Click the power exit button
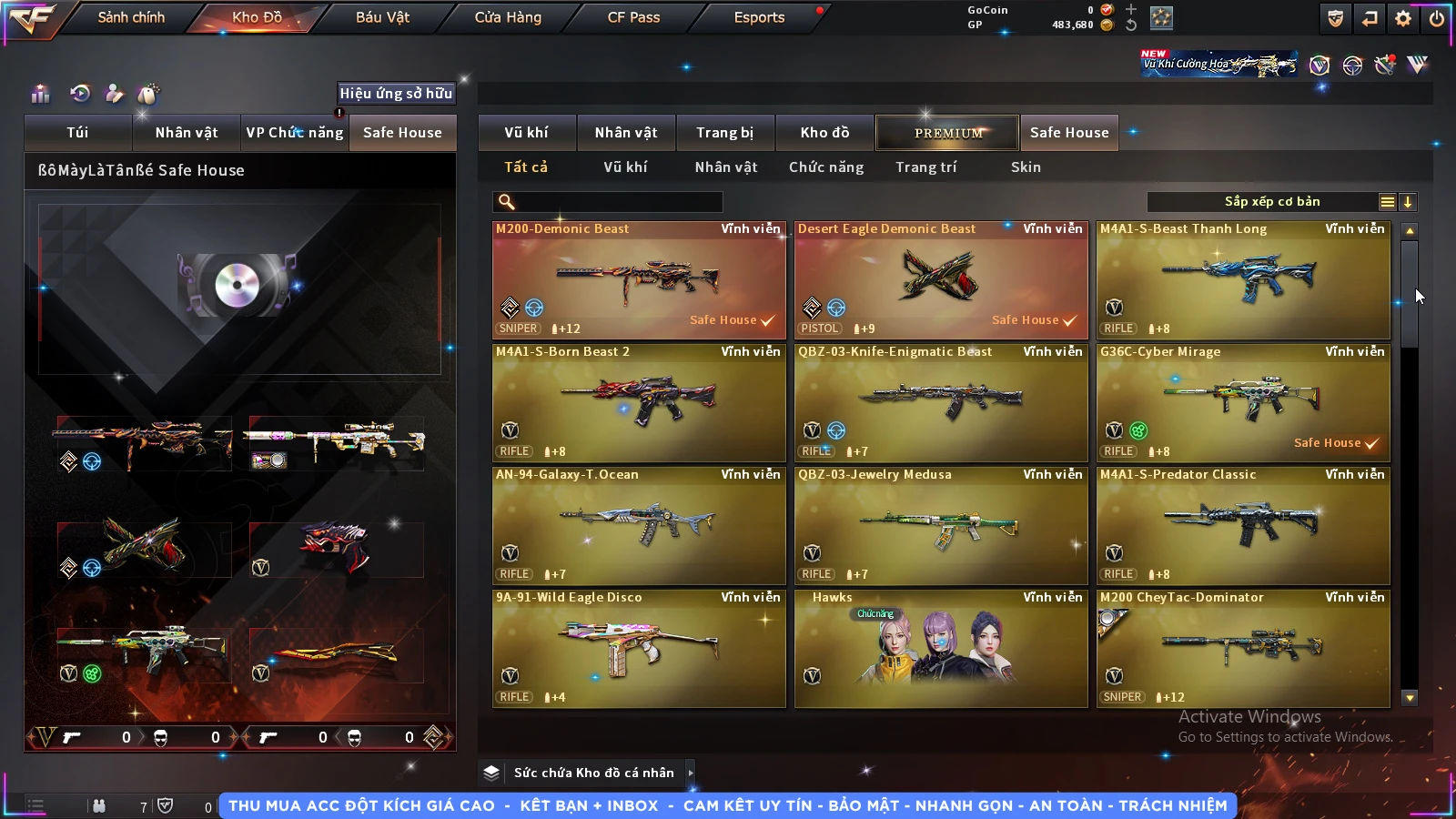Image resolution: width=1456 pixels, height=819 pixels. coord(1437,18)
